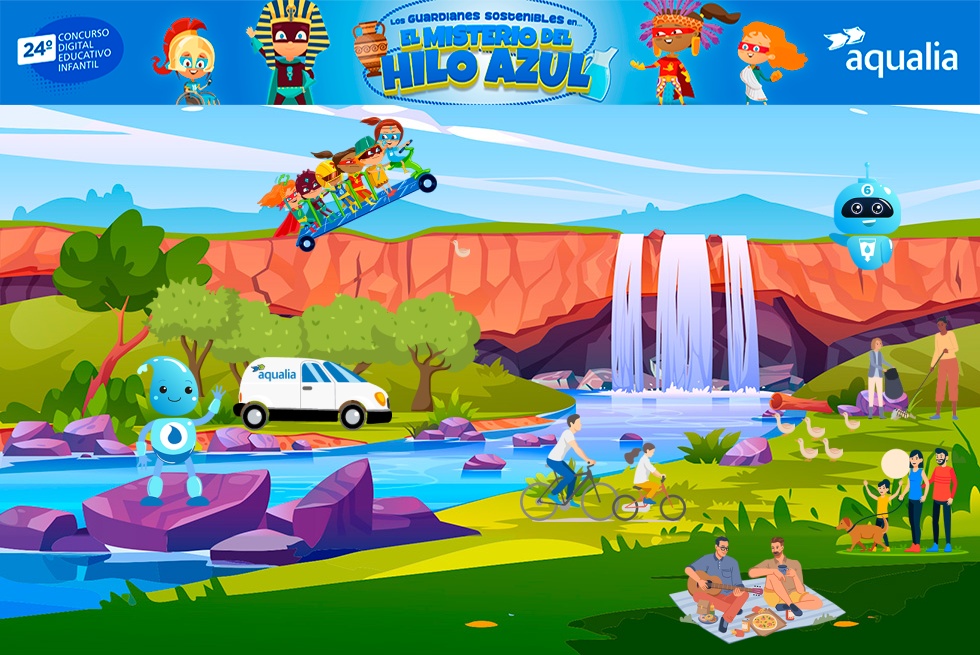Screen dimensions: 980x655
Task: Select the waving water drop mascot
Action: click(x=170, y=425)
